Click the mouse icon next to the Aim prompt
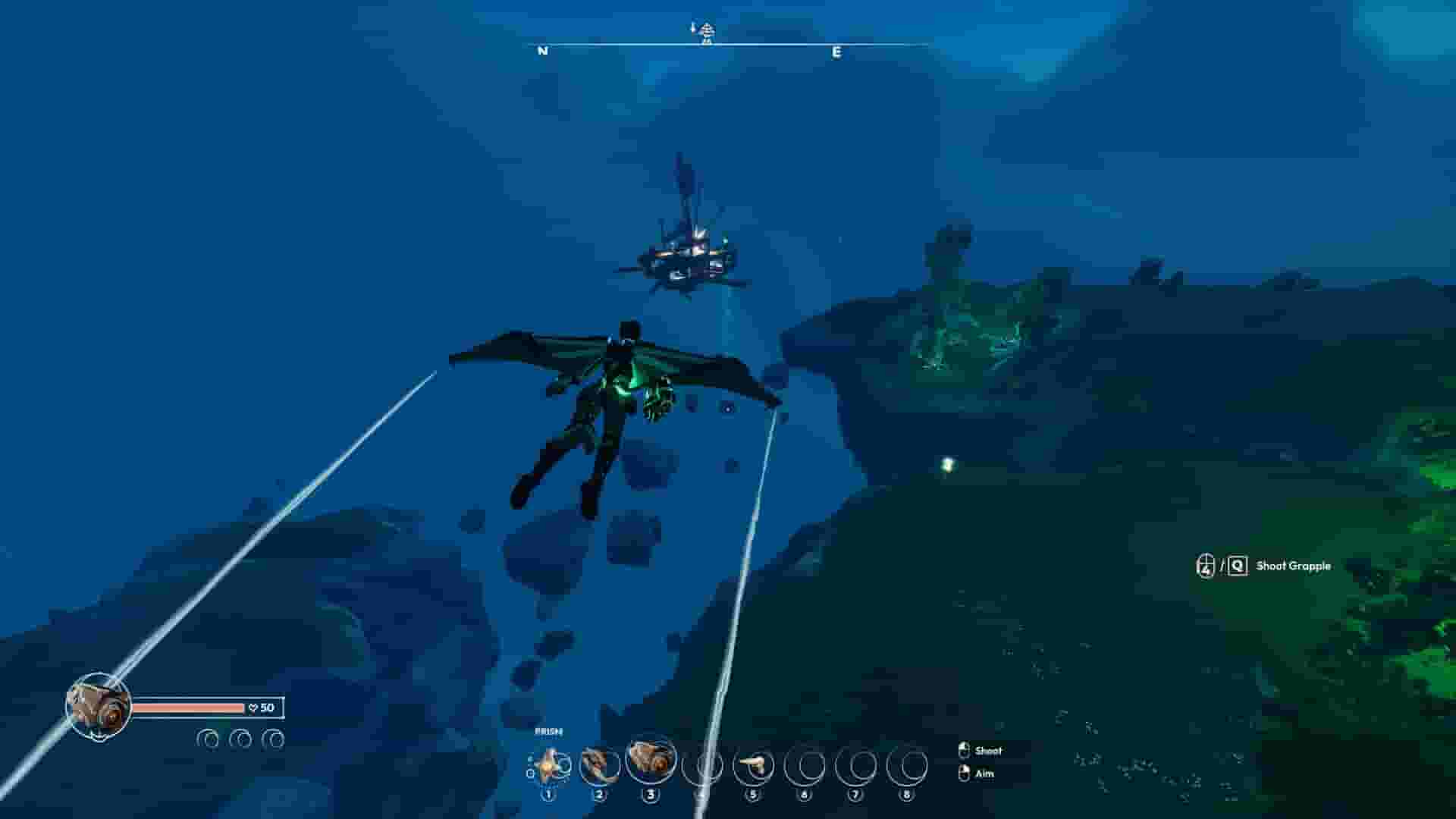 (965, 774)
